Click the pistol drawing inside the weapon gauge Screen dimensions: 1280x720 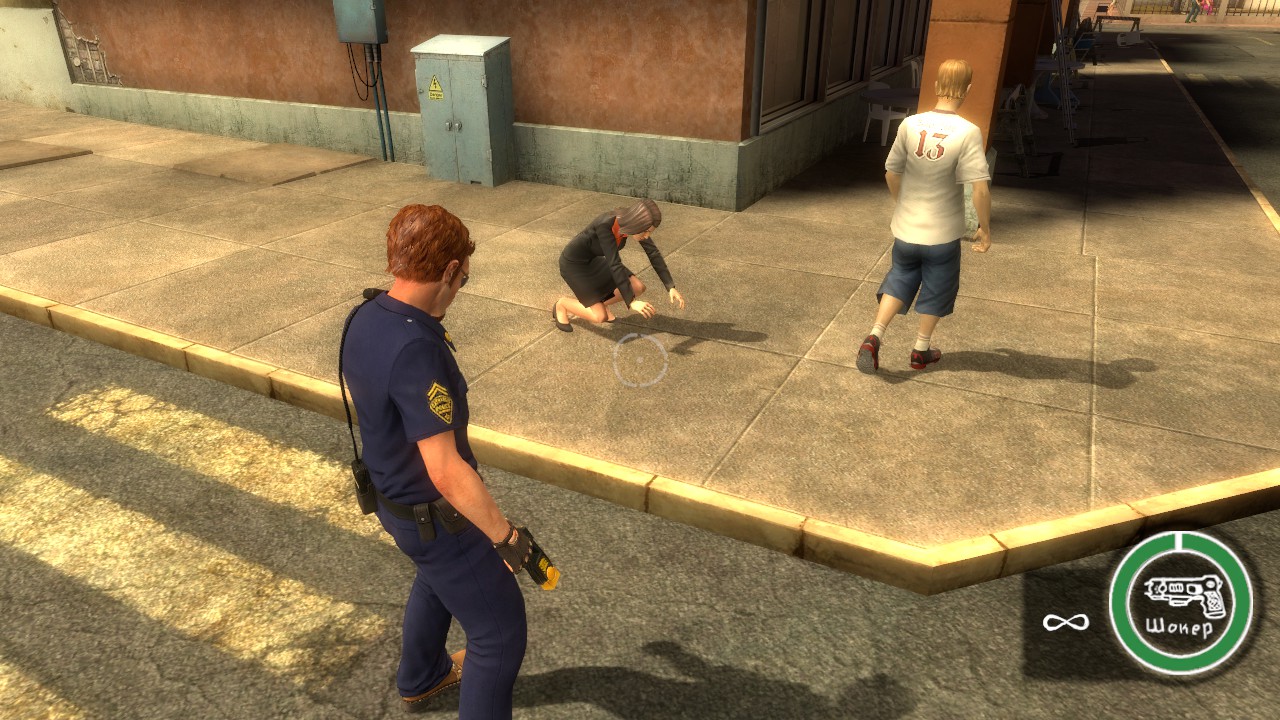(1183, 593)
